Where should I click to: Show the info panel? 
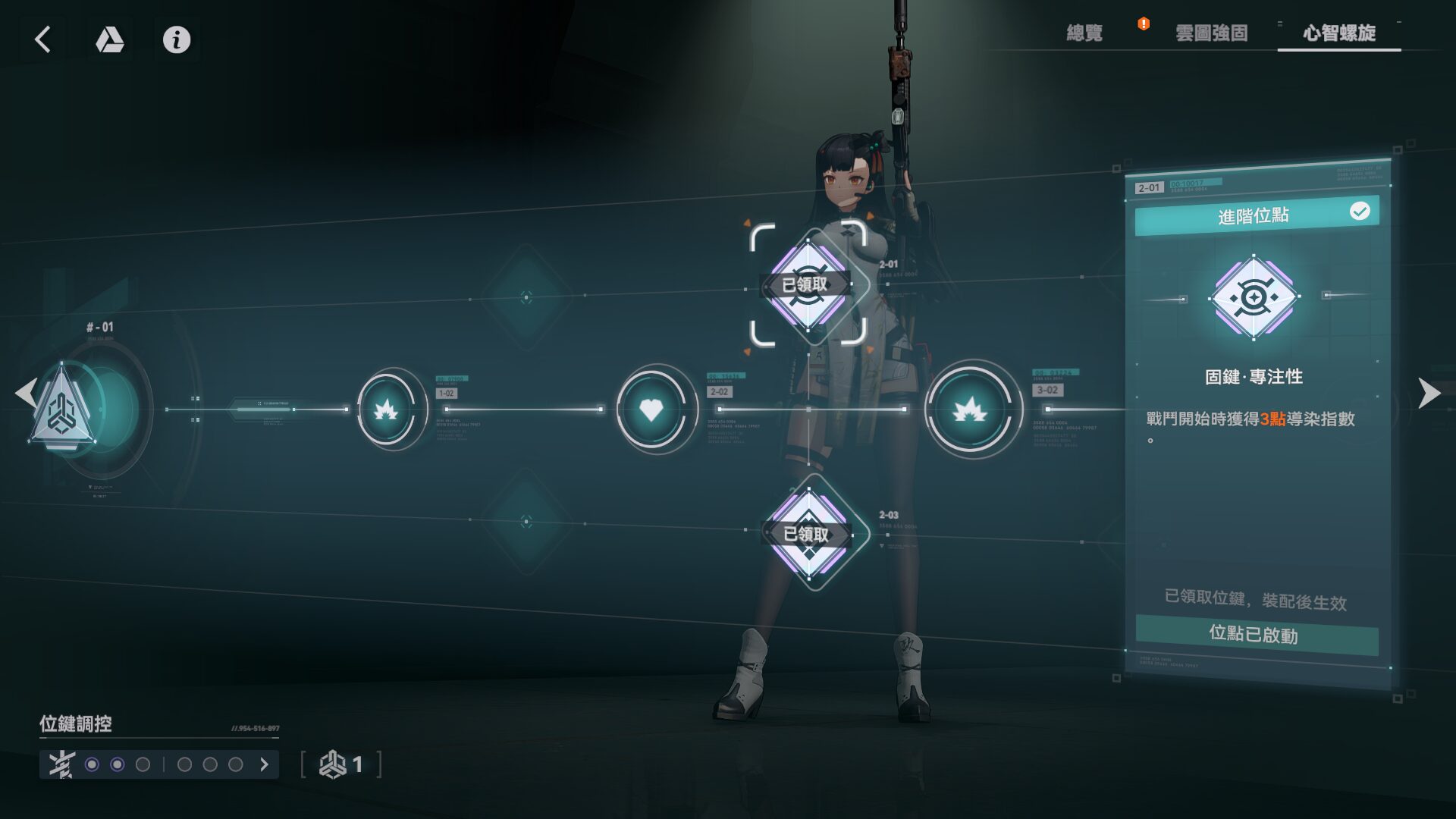[x=177, y=39]
